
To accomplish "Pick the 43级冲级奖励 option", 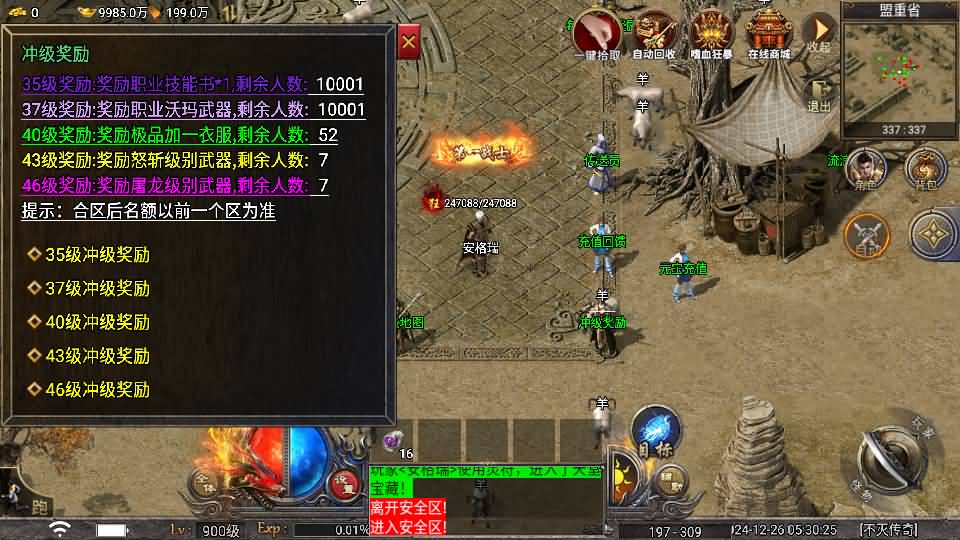I will [97, 355].
